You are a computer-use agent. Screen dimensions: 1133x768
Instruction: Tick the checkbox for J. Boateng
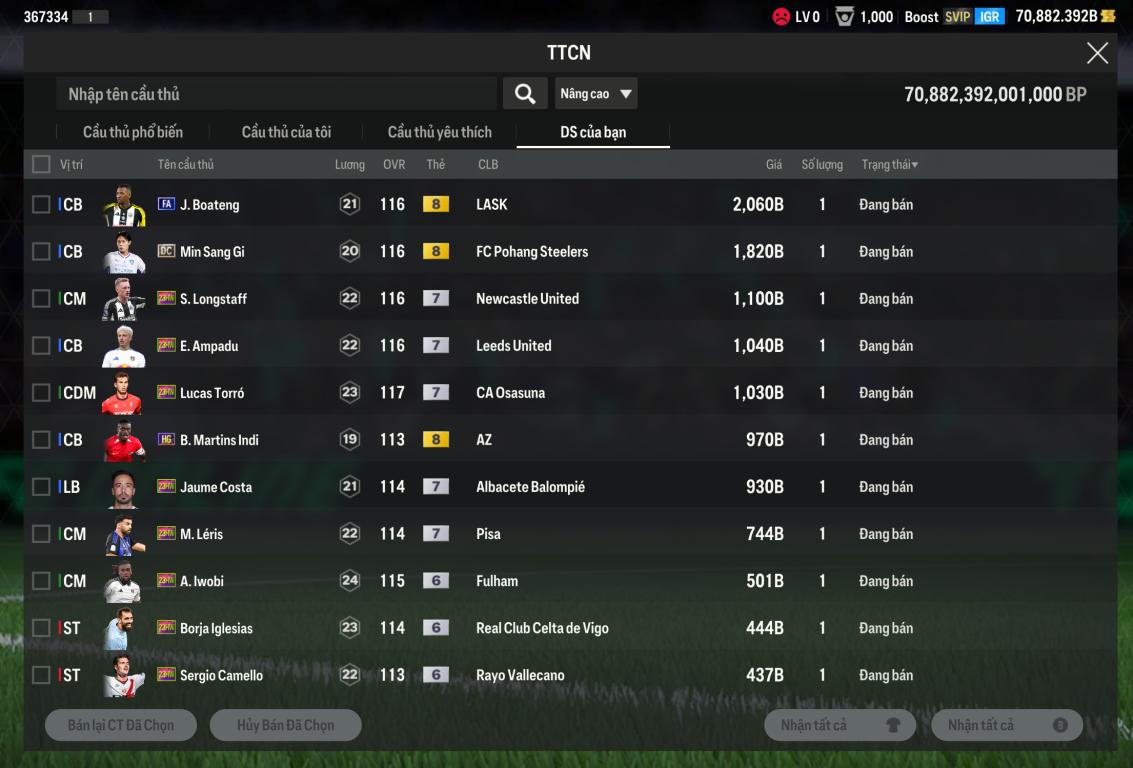41,205
